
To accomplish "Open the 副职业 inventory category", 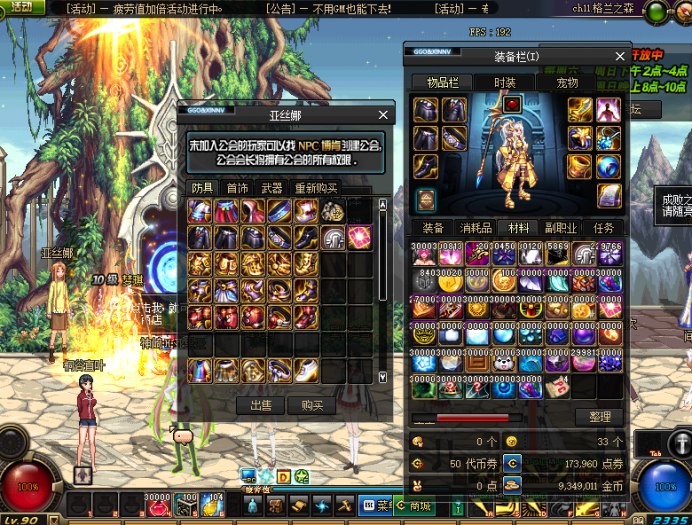I will pos(561,228).
